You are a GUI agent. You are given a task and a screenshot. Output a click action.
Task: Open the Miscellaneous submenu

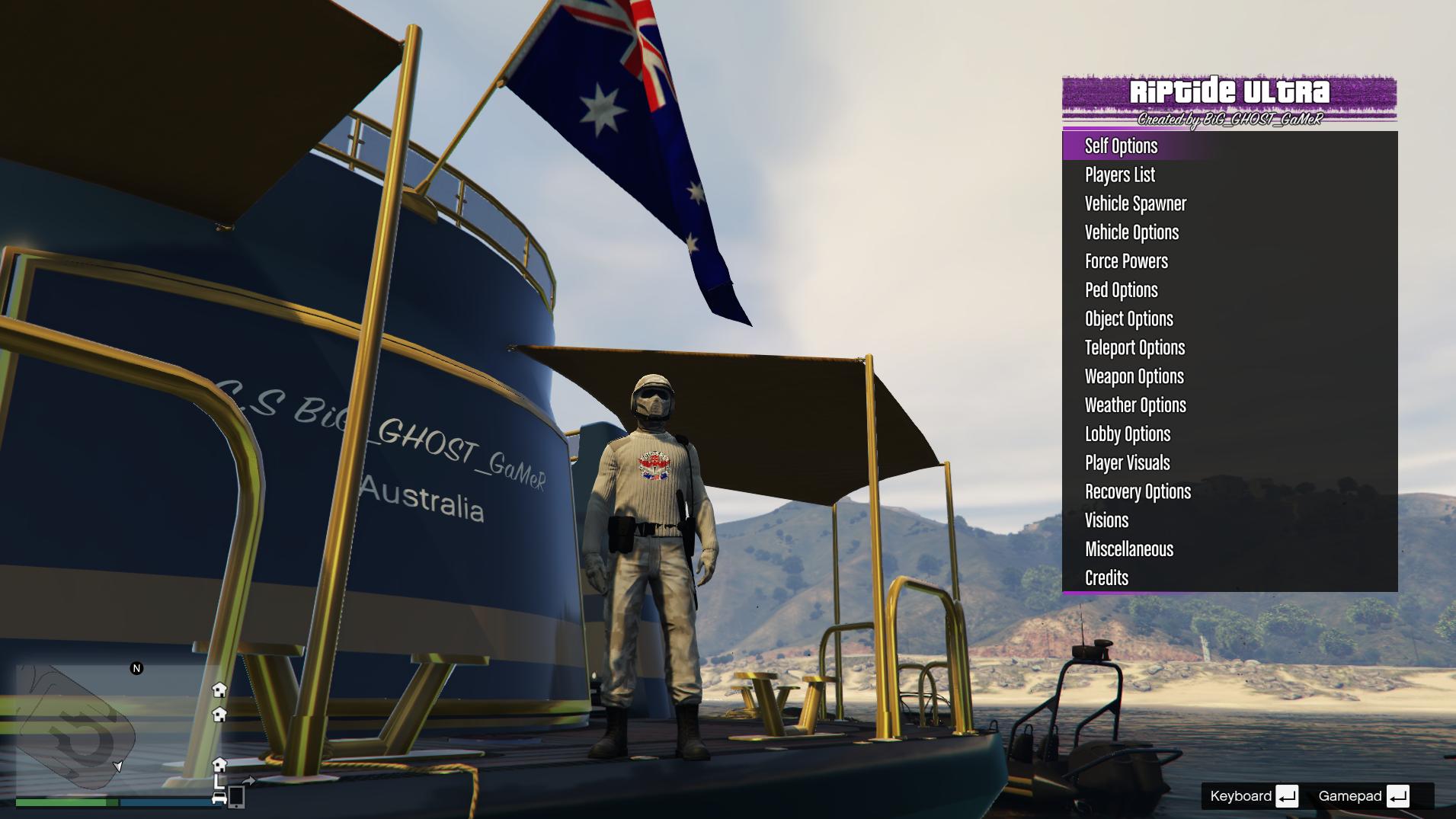pyautogui.click(x=1128, y=549)
